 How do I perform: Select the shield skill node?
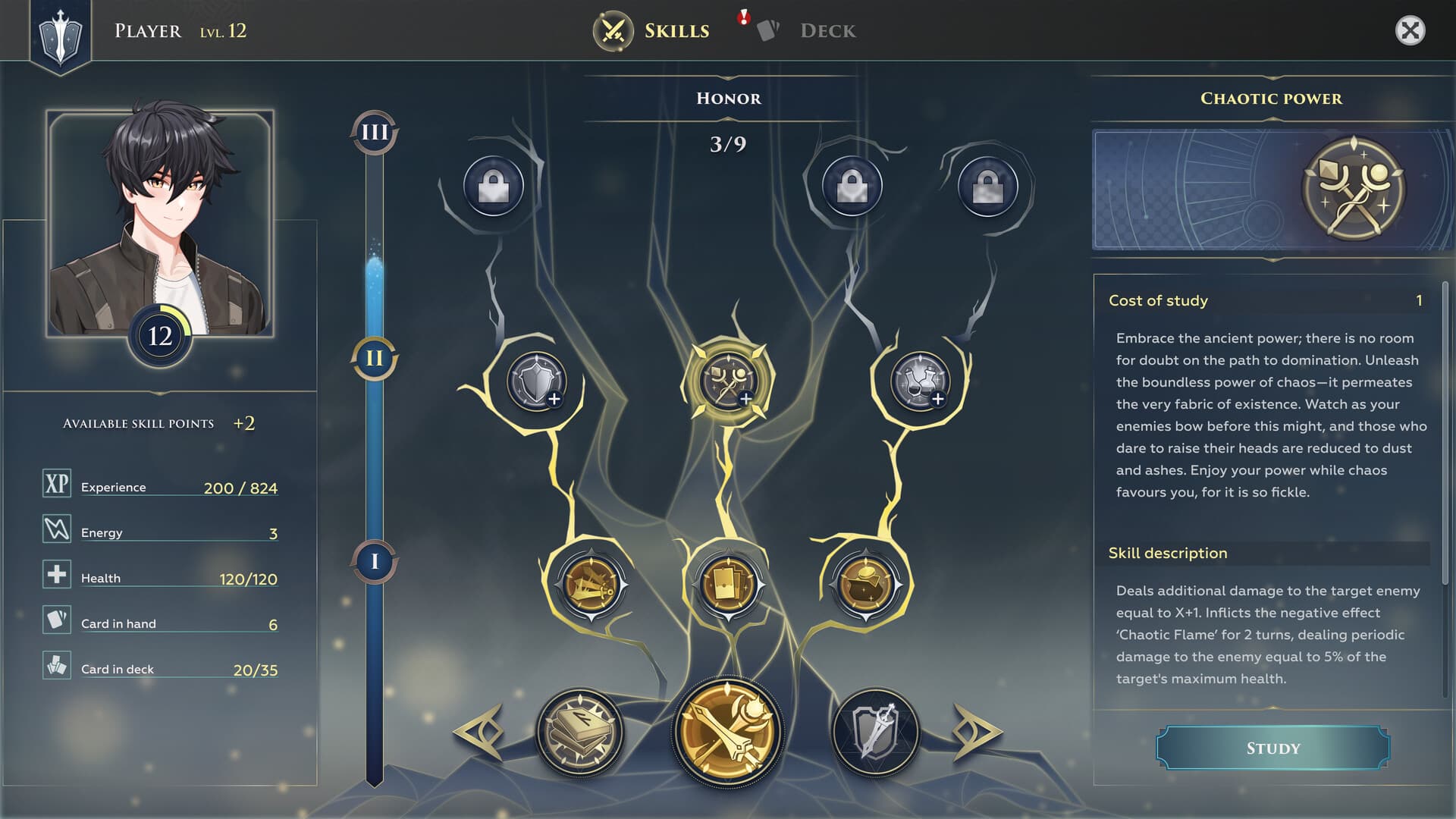pos(537,381)
